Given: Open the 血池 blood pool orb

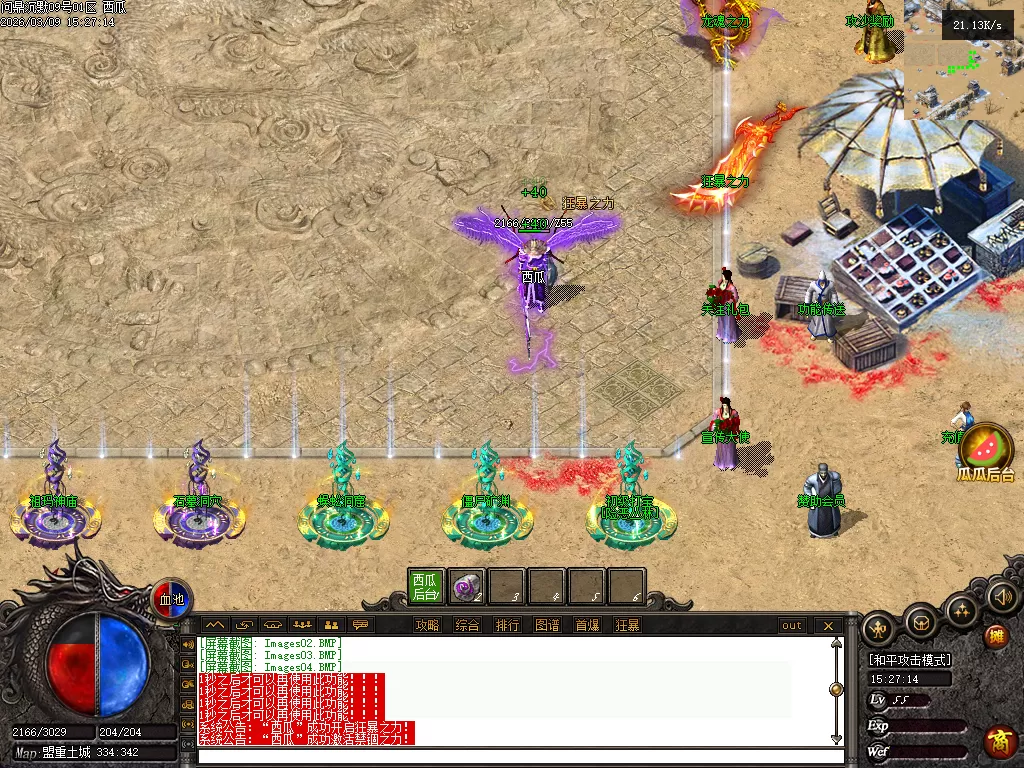Looking at the screenshot, I should [172, 599].
